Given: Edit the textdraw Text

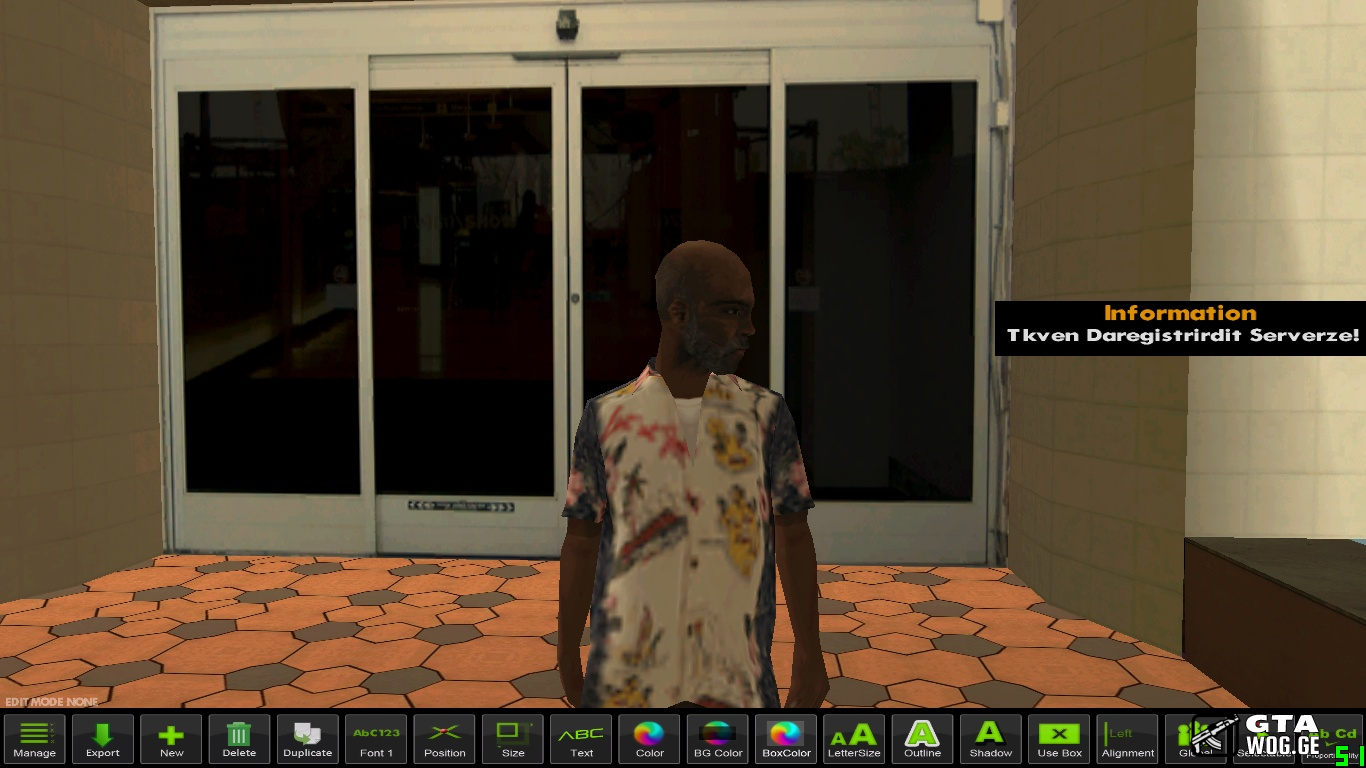Looking at the screenshot, I should tap(581, 739).
